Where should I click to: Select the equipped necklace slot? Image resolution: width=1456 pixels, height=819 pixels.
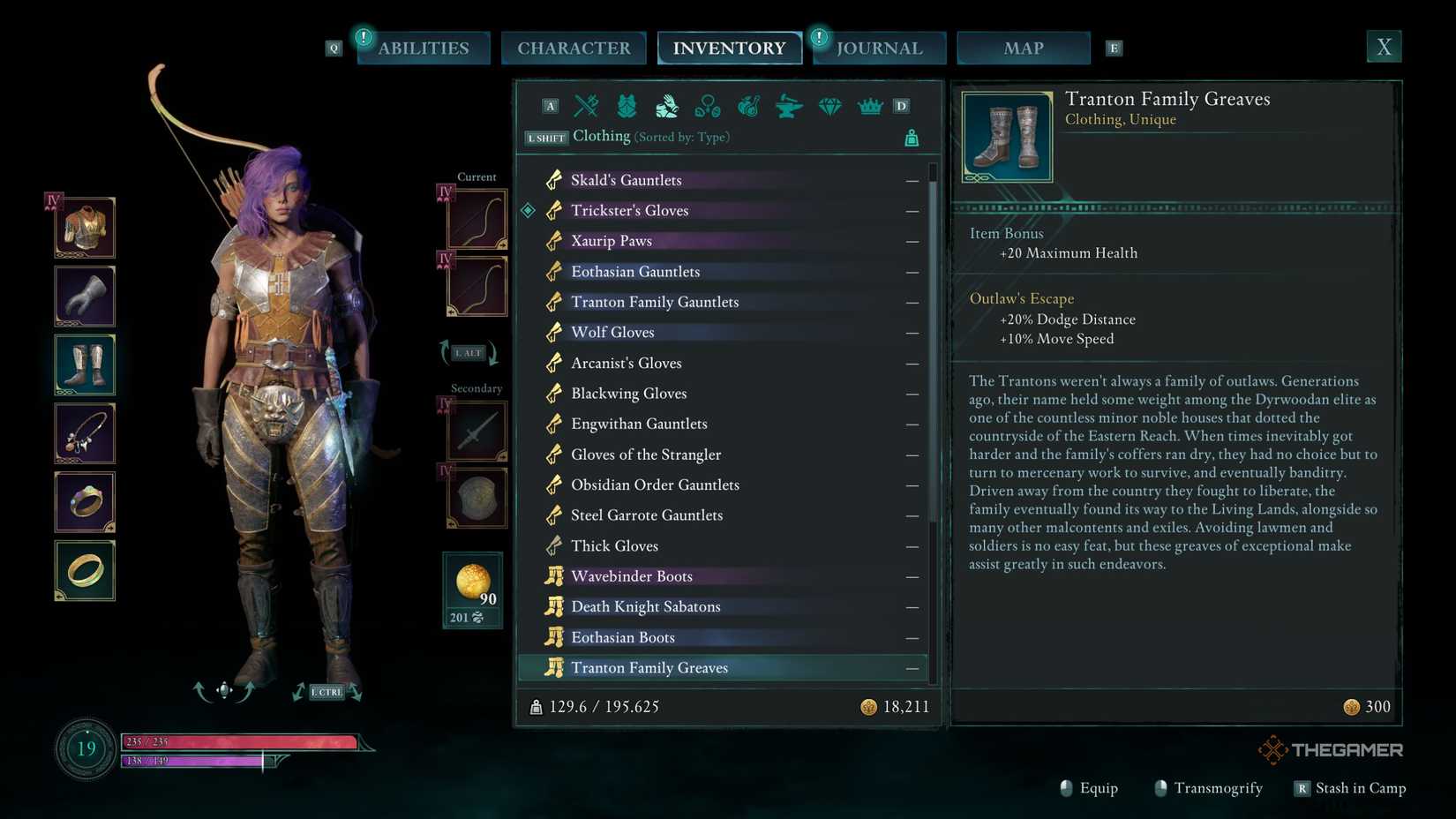tap(84, 432)
